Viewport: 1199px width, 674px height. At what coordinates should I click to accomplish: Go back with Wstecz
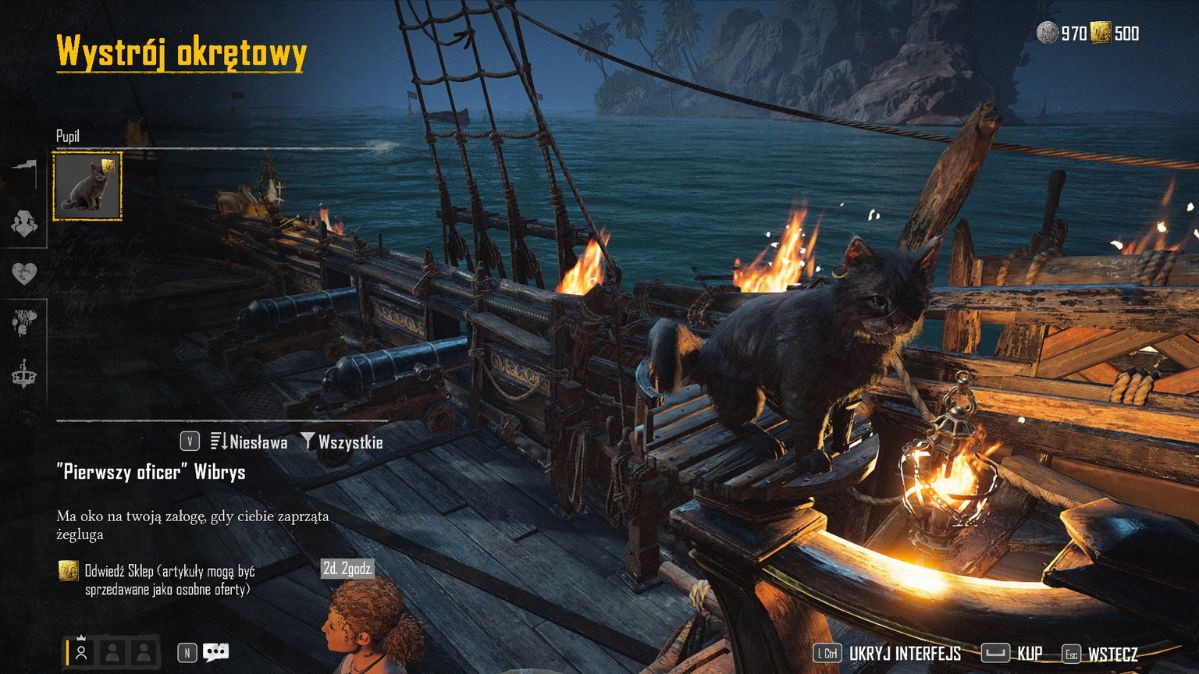coord(1112,654)
